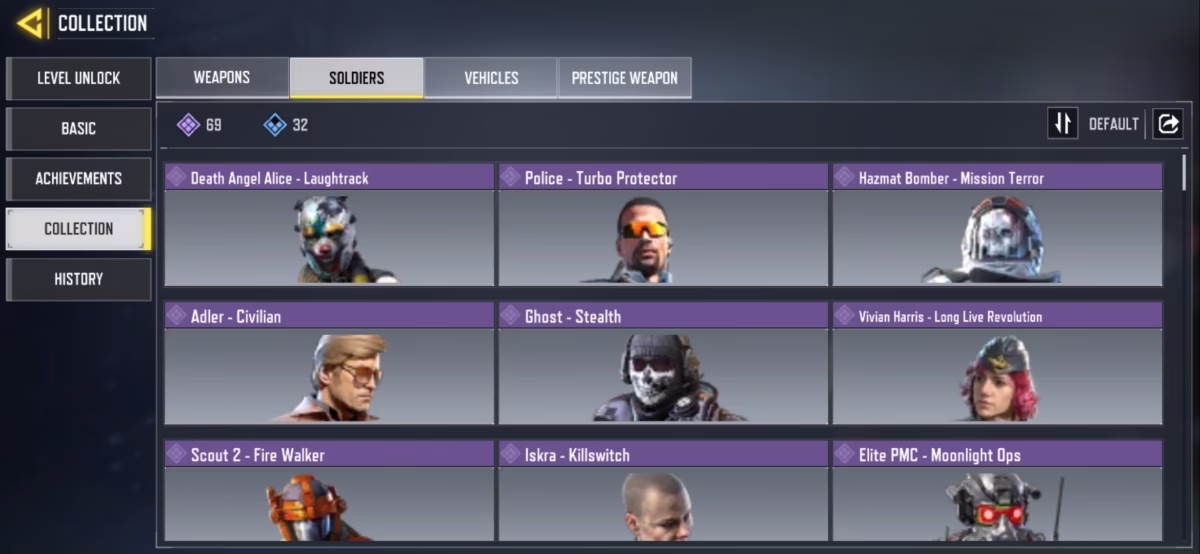Select the Collection menu entry
Viewport: 1200px width, 554px height.
(79, 228)
